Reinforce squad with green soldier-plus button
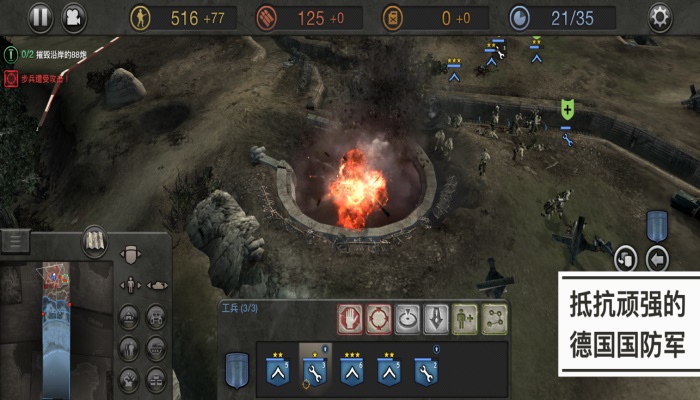This screenshot has height=400, width=700. (x=464, y=318)
